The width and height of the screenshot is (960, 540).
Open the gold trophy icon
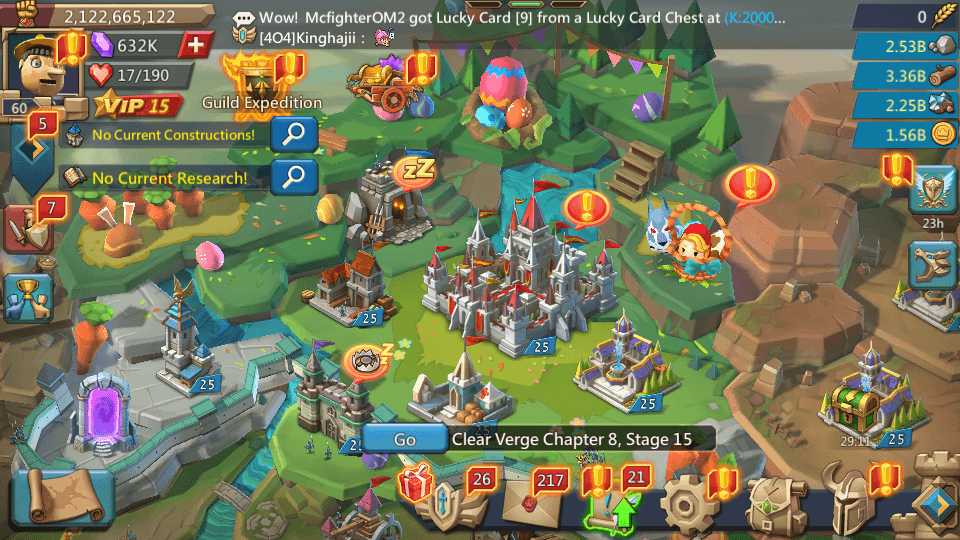27,296
